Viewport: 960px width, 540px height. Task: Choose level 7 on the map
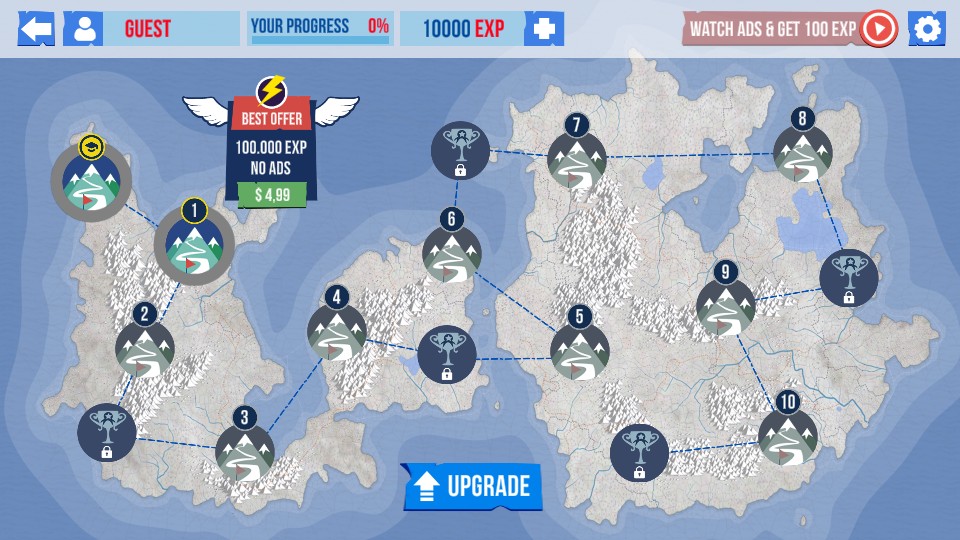pos(577,160)
